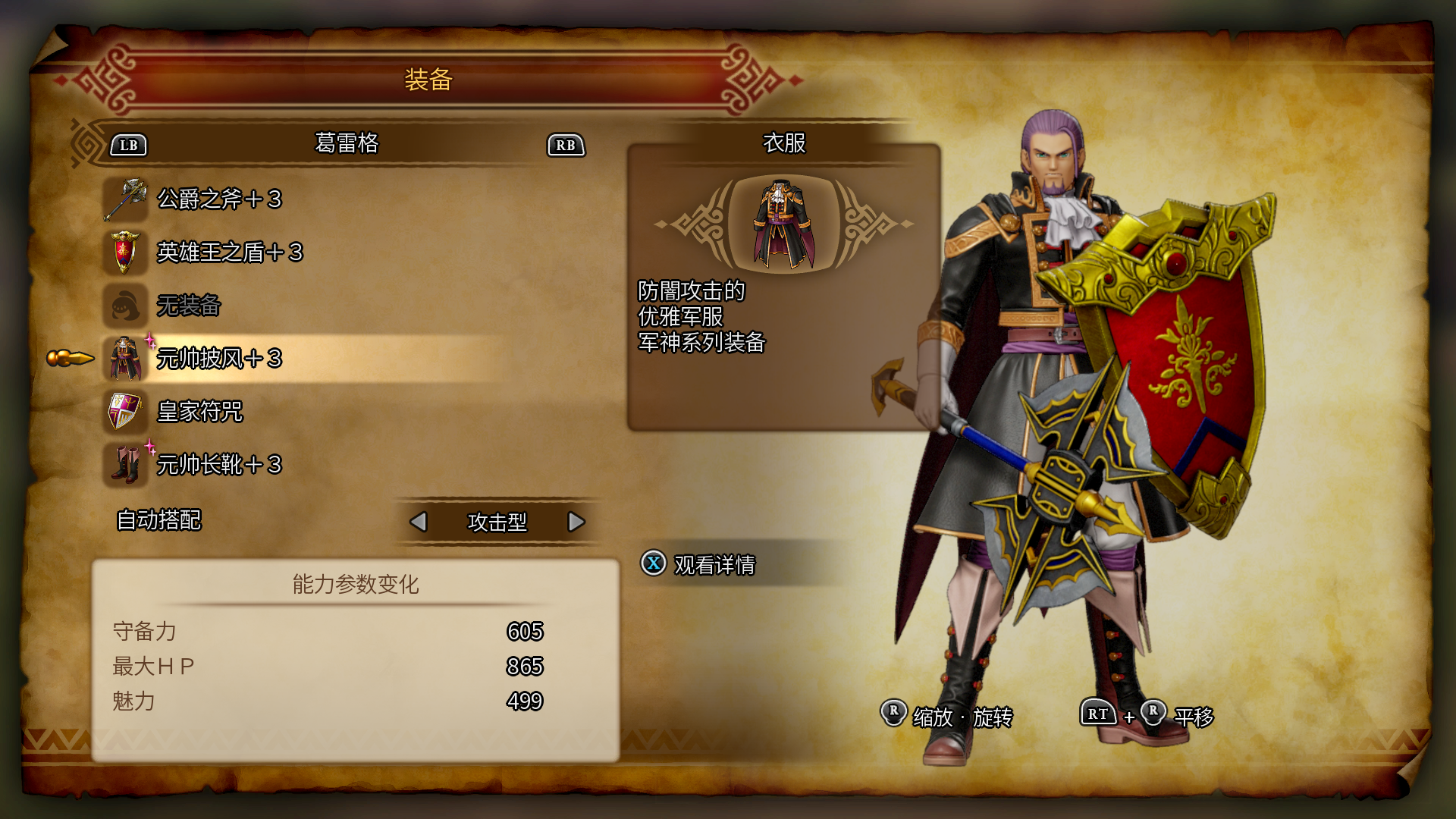Viewport: 1456px width, 819px height.
Task: Select the 皇家符咒 charm icon
Action: [x=126, y=413]
